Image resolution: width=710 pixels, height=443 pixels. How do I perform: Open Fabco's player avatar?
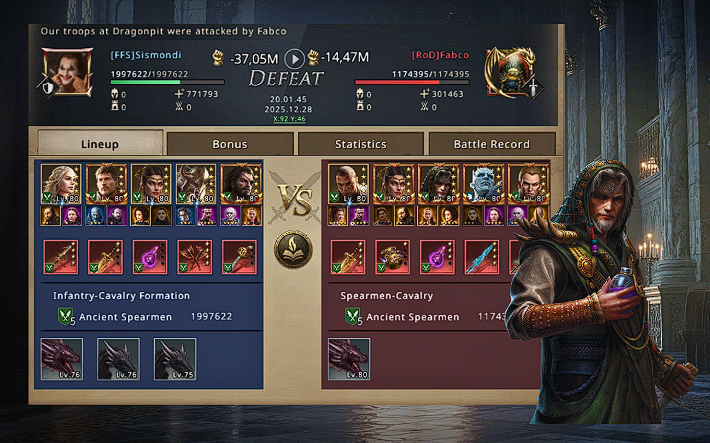pyautogui.click(x=508, y=70)
